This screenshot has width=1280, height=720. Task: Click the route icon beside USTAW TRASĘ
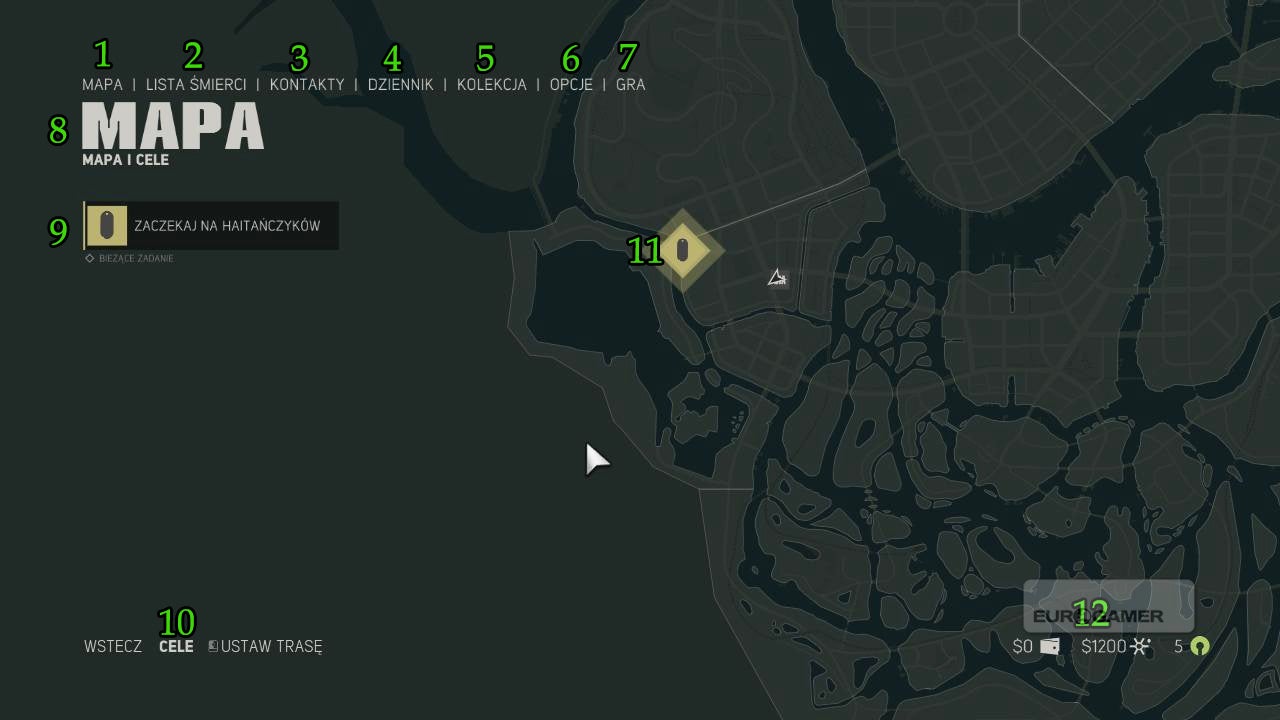pos(211,646)
